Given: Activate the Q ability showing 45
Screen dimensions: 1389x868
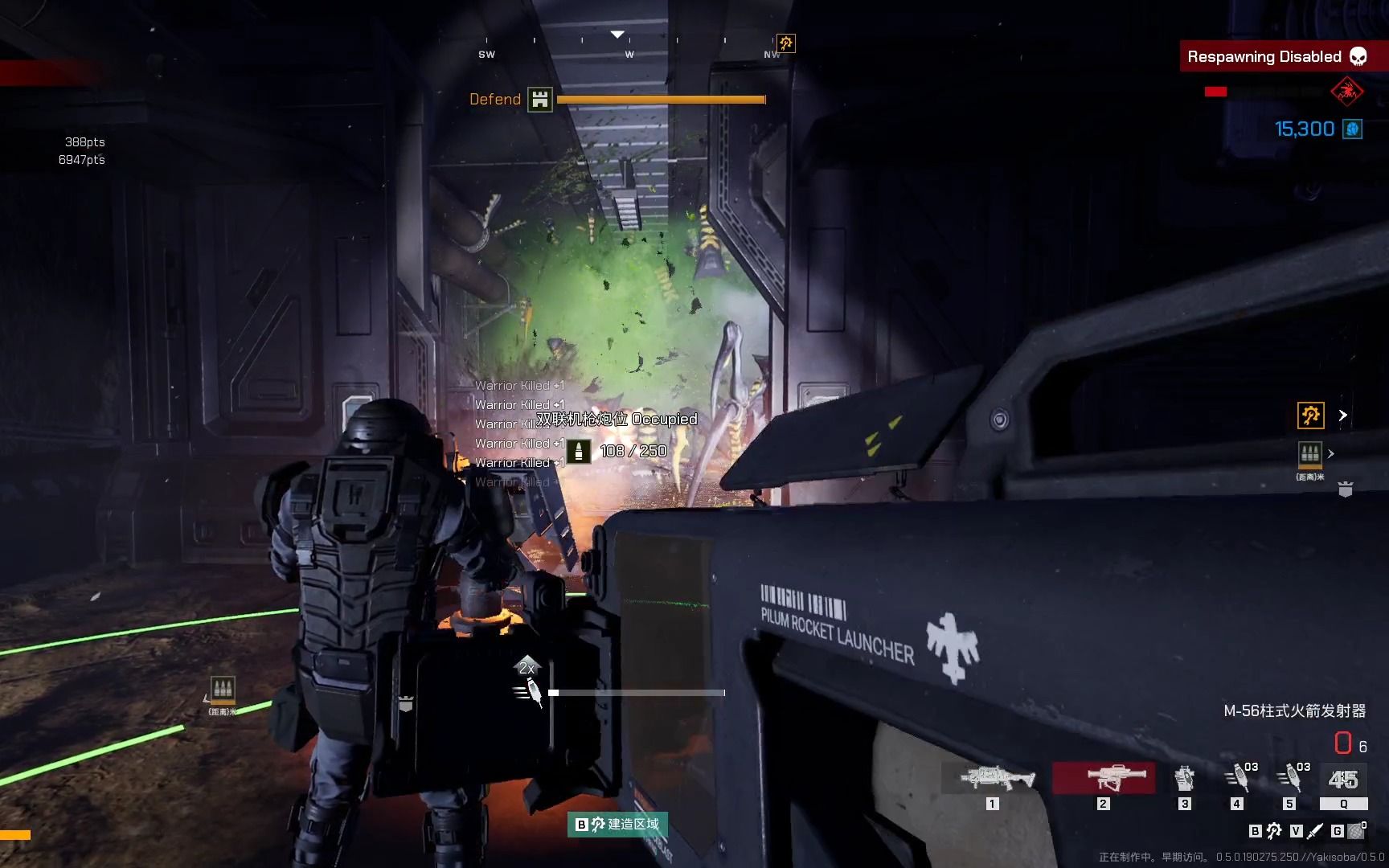Looking at the screenshot, I should (x=1343, y=780).
